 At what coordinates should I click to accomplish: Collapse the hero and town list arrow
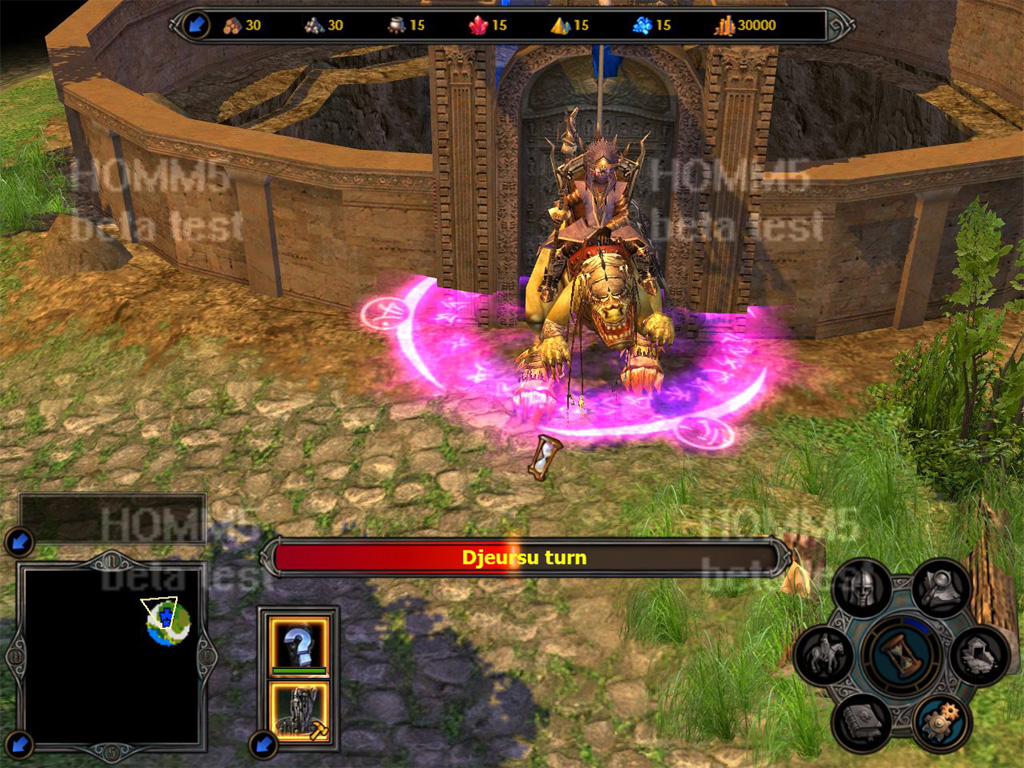click(263, 744)
